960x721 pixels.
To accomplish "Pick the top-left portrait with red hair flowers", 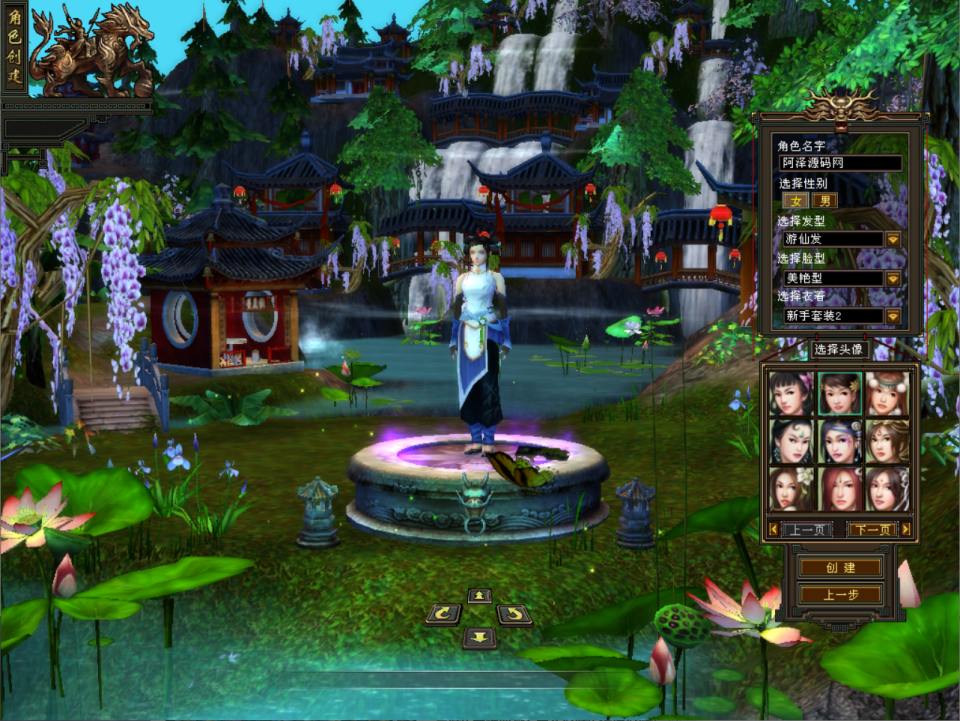I will [791, 393].
